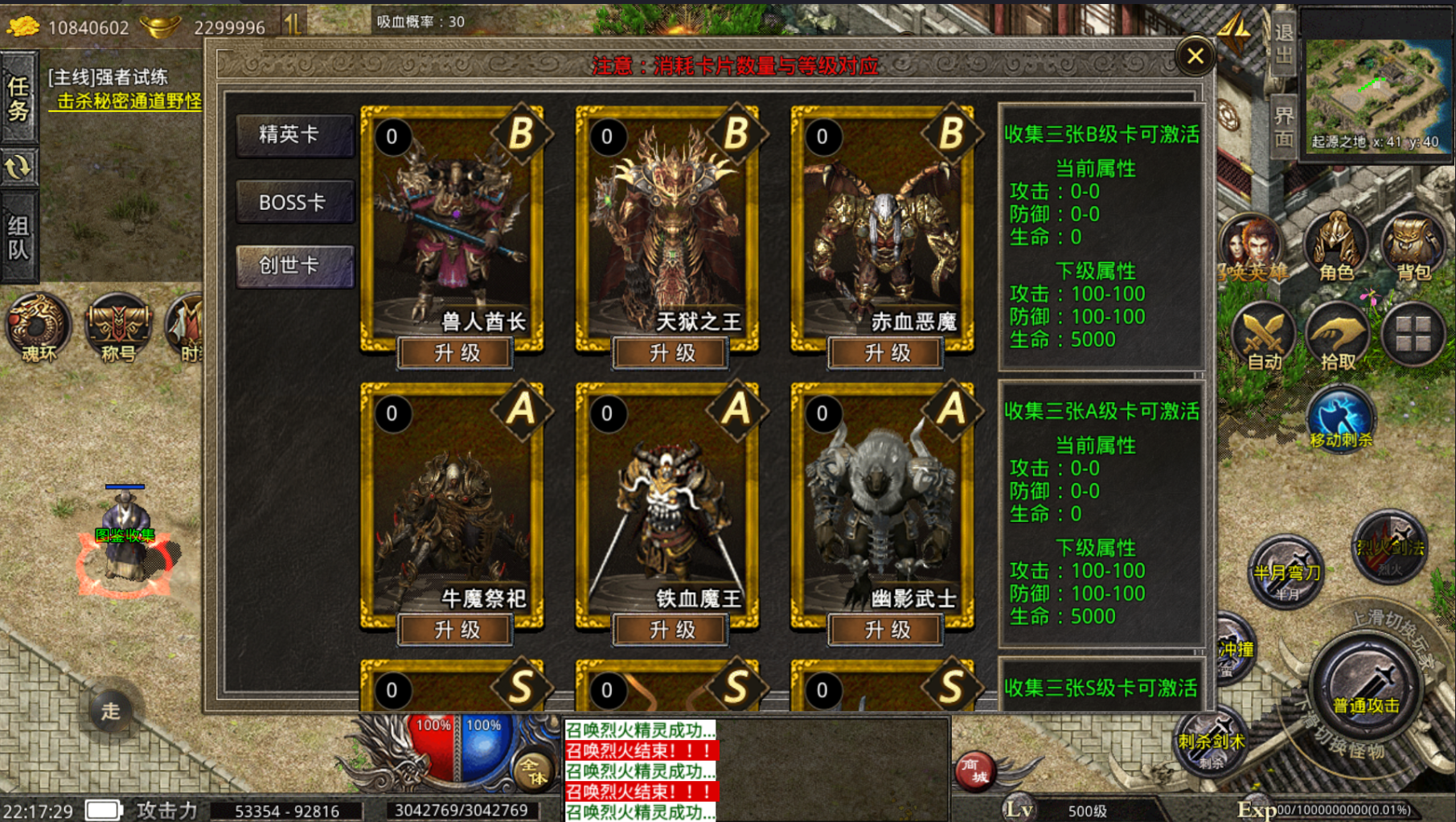Close the card collection panel

[1195, 56]
